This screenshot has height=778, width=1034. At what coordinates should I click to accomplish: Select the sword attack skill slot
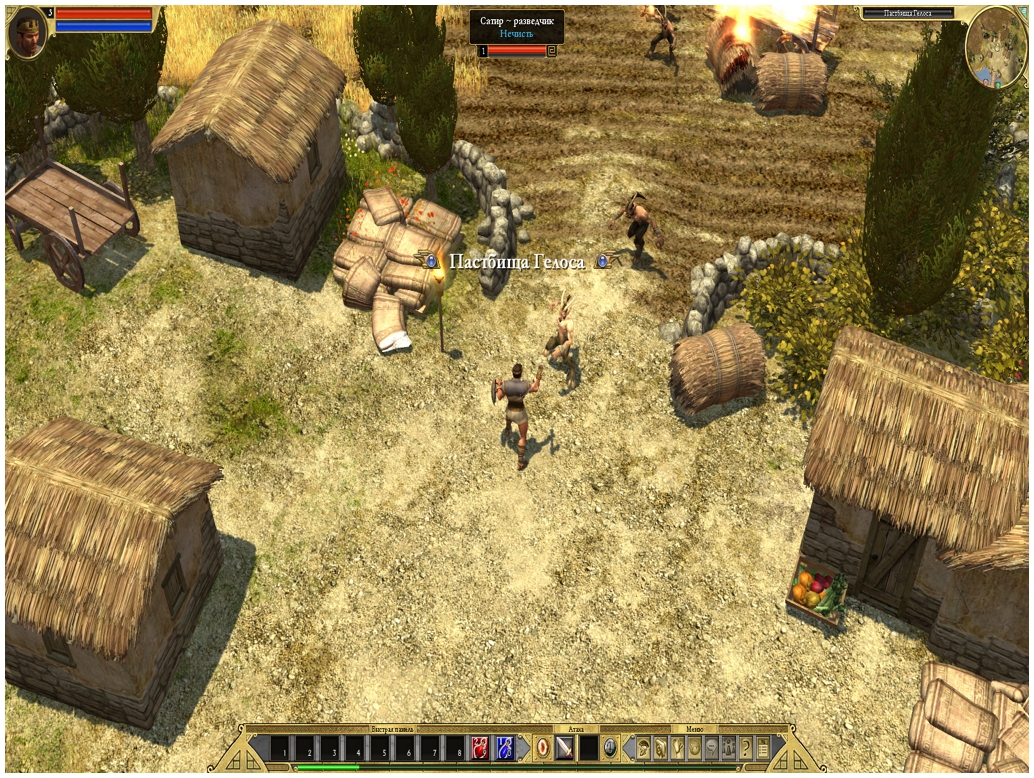pyautogui.click(x=565, y=748)
